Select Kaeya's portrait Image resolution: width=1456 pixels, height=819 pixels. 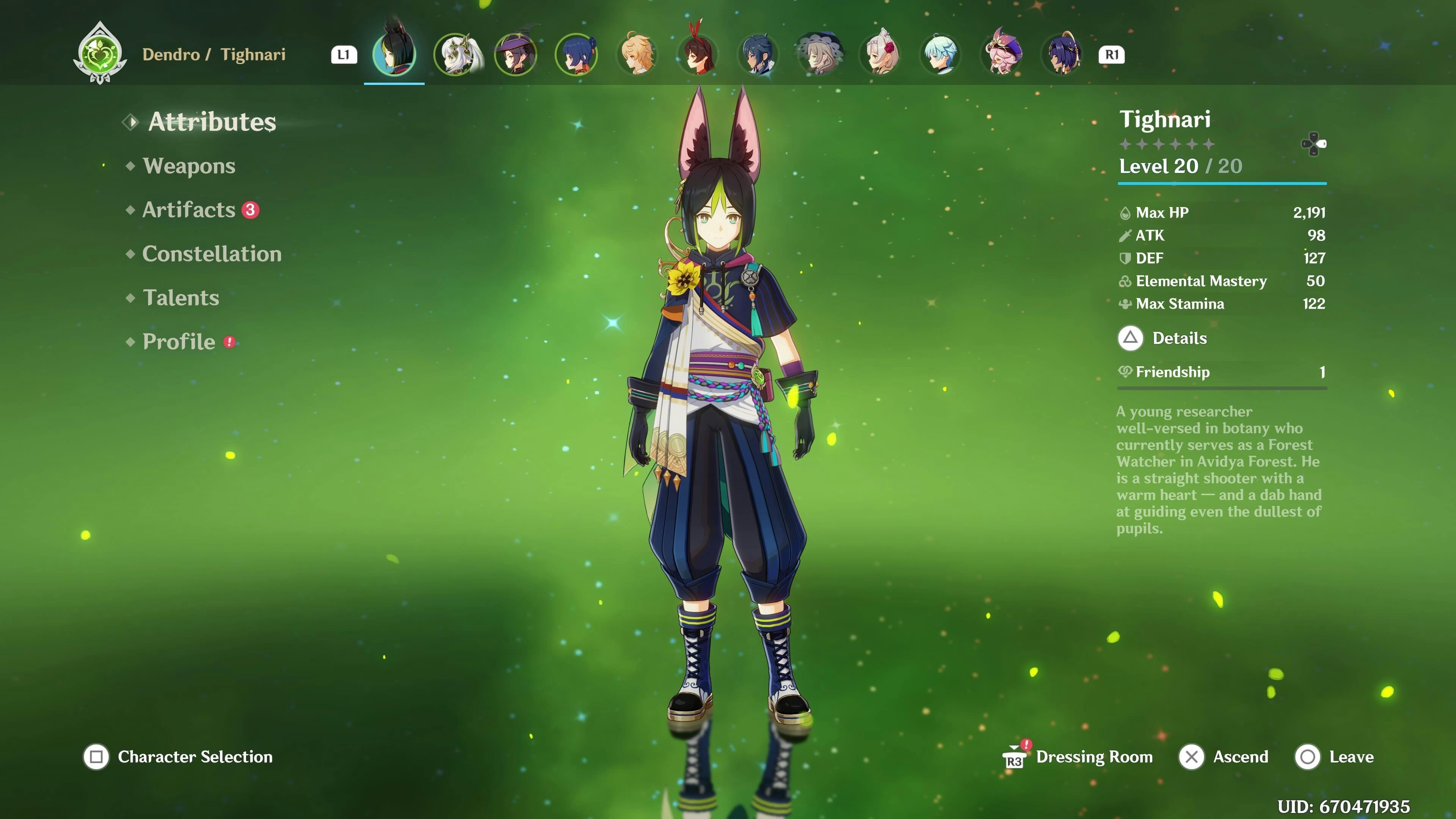click(758, 54)
